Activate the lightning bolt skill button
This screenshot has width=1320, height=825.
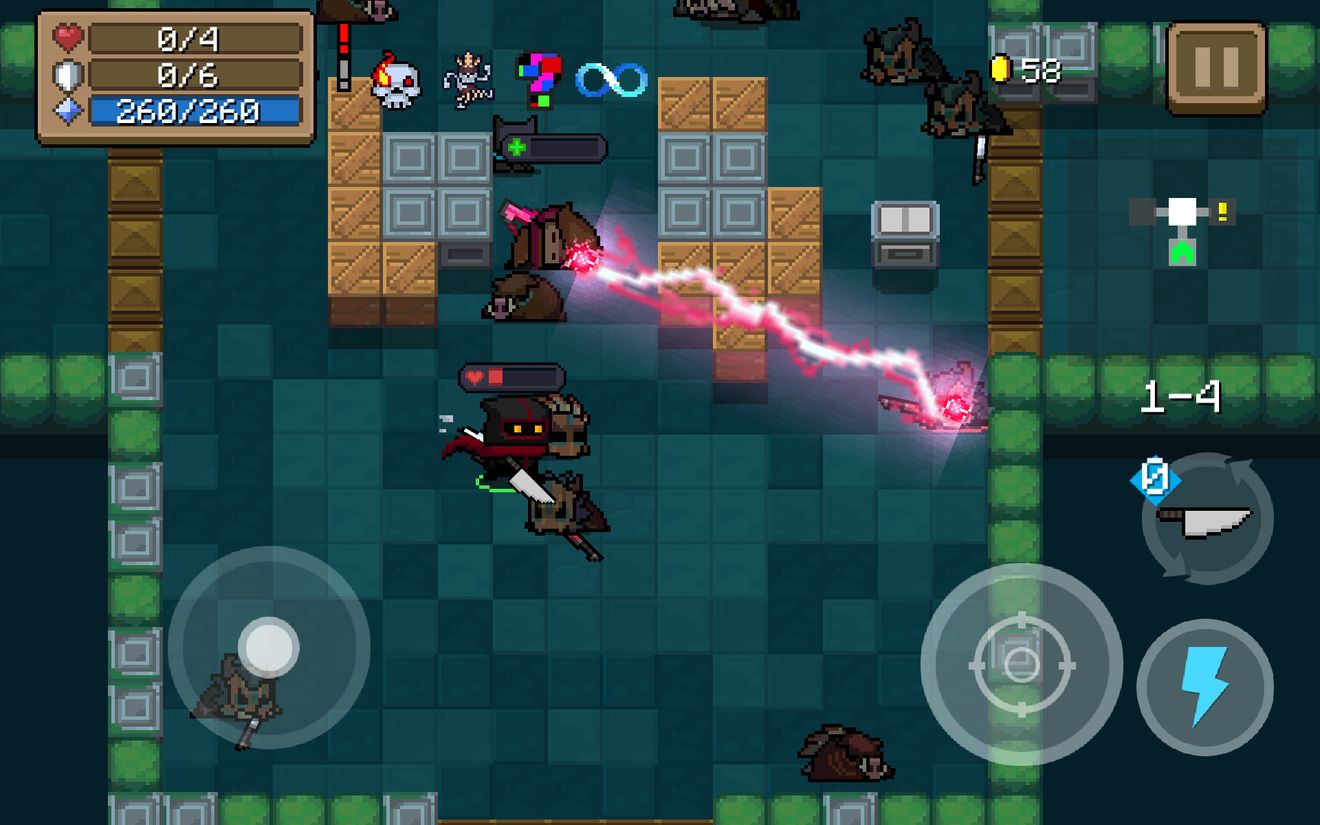coord(1204,686)
